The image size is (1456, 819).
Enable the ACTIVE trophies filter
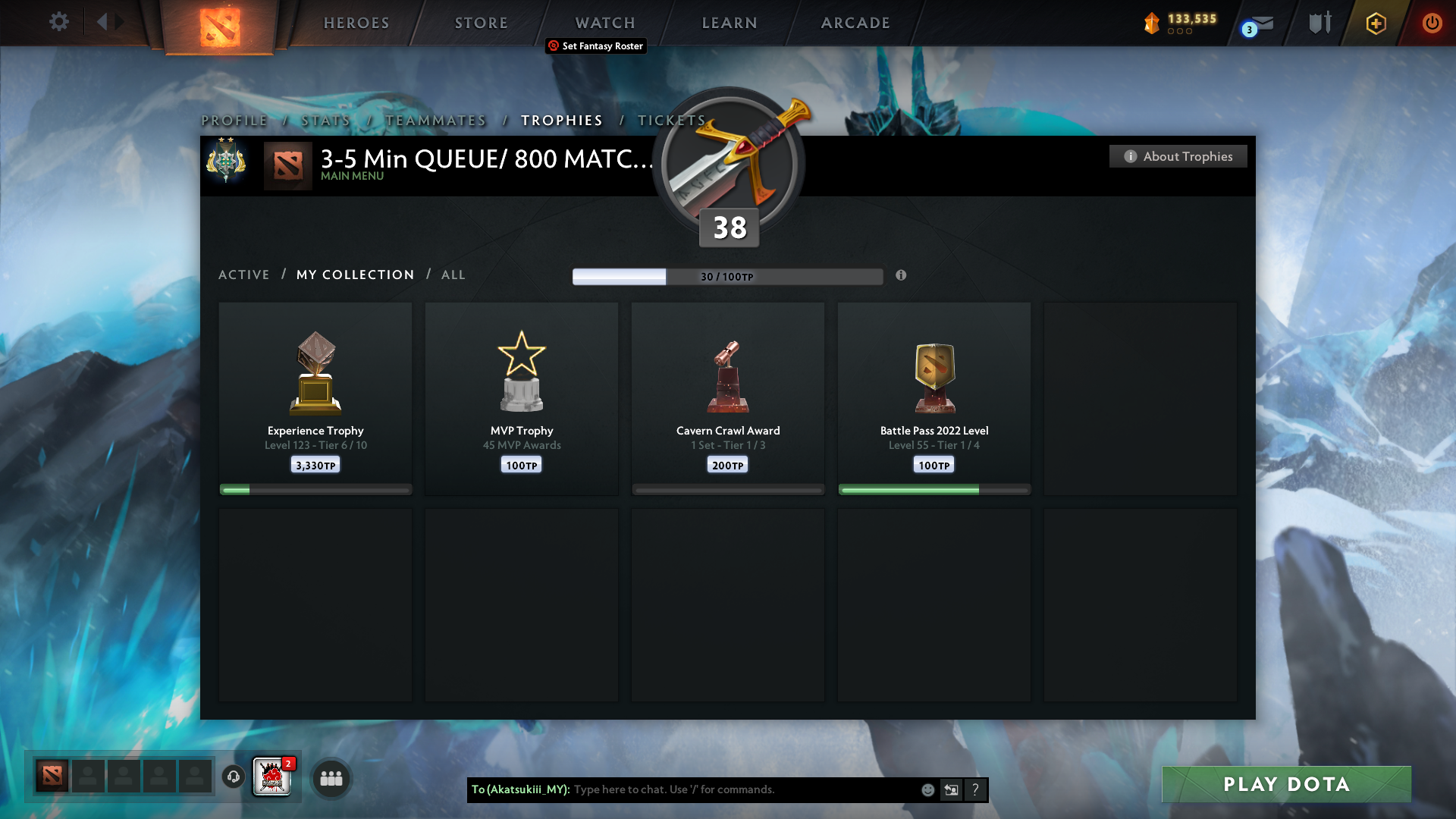click(x=244, y=275)
